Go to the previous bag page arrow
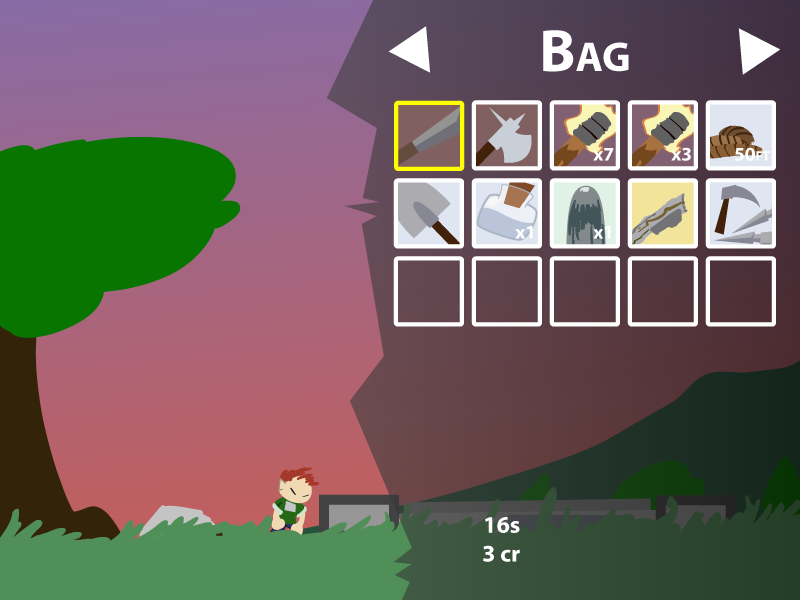The width and height of the screenshot is (800, 600). (412, 50)
